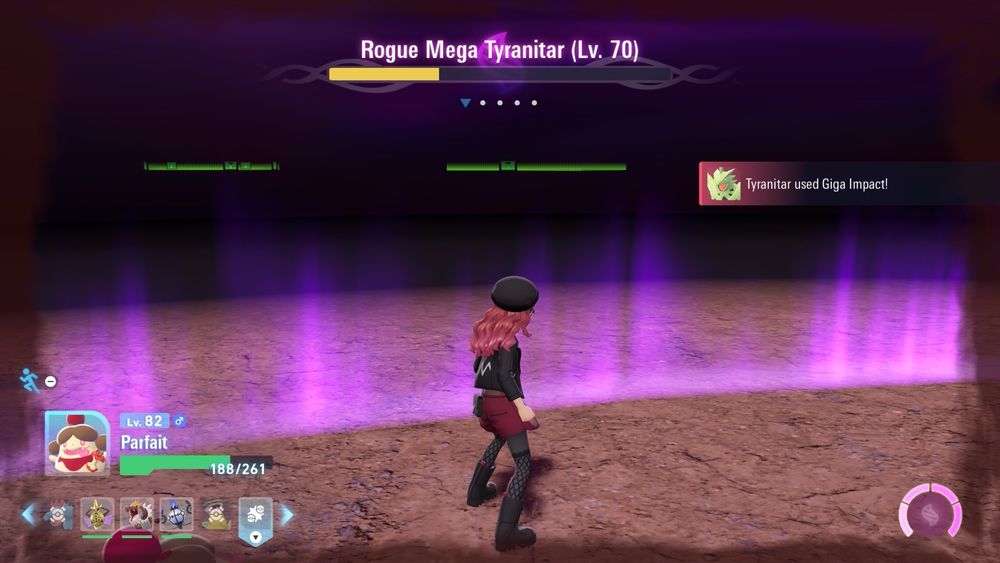Choose the Aegislash party slot
1000x563 pixels.
[x=97, y=514]
